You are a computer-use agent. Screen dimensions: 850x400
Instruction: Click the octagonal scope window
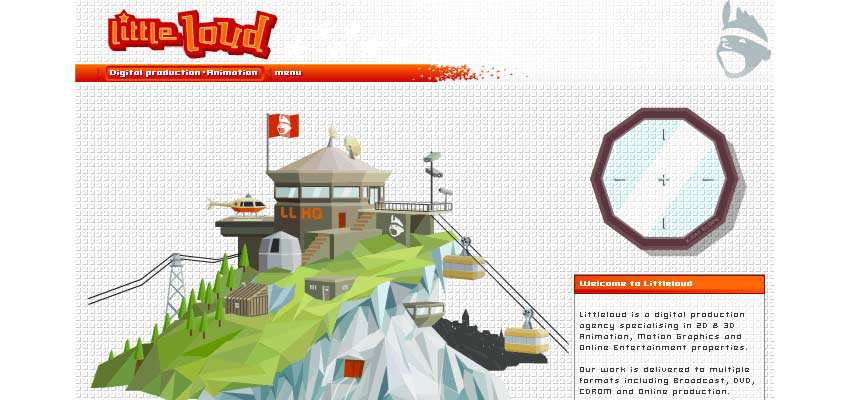(663, 179)
